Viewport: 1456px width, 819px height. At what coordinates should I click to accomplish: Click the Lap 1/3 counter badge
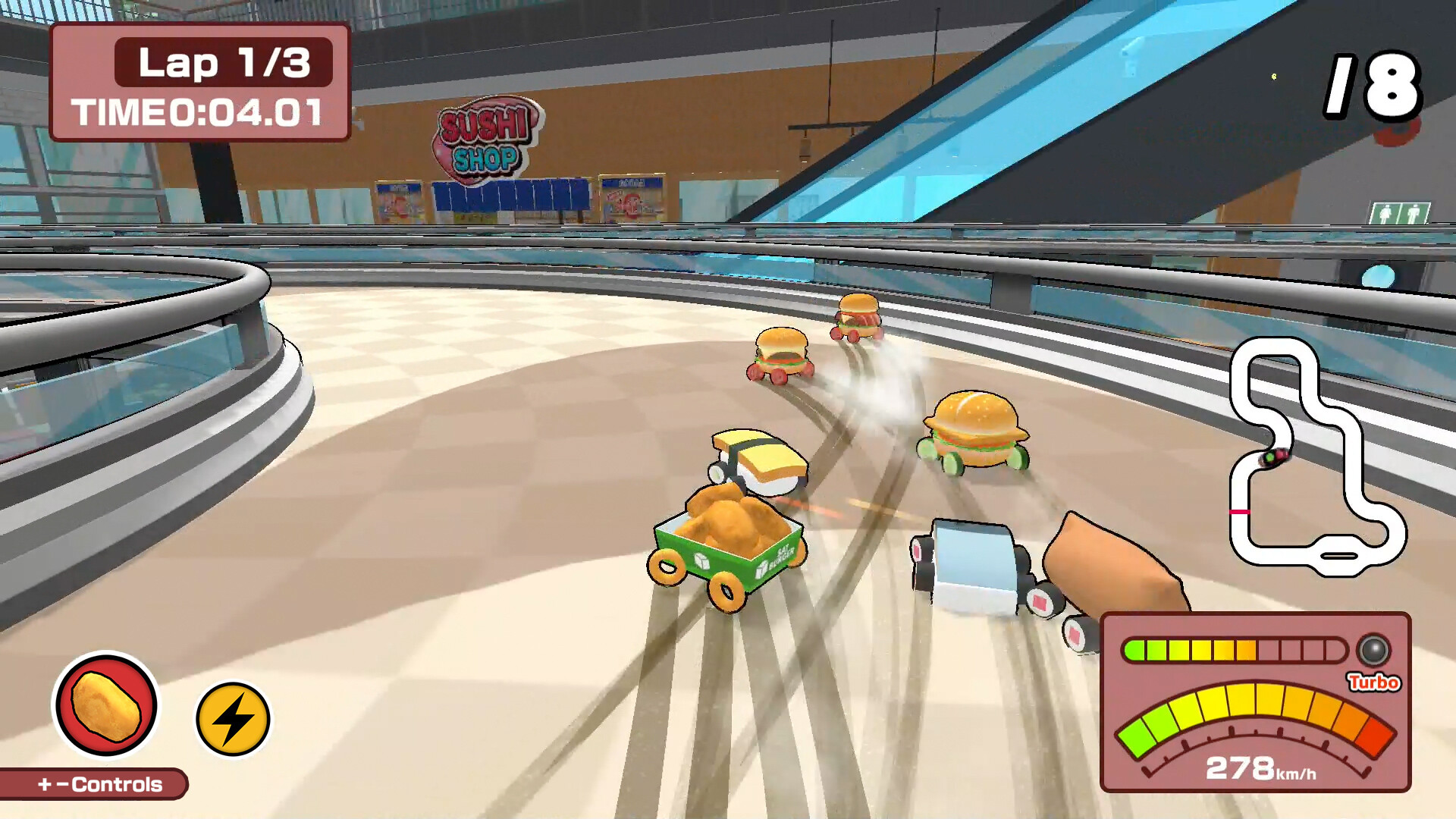(223, 64)
